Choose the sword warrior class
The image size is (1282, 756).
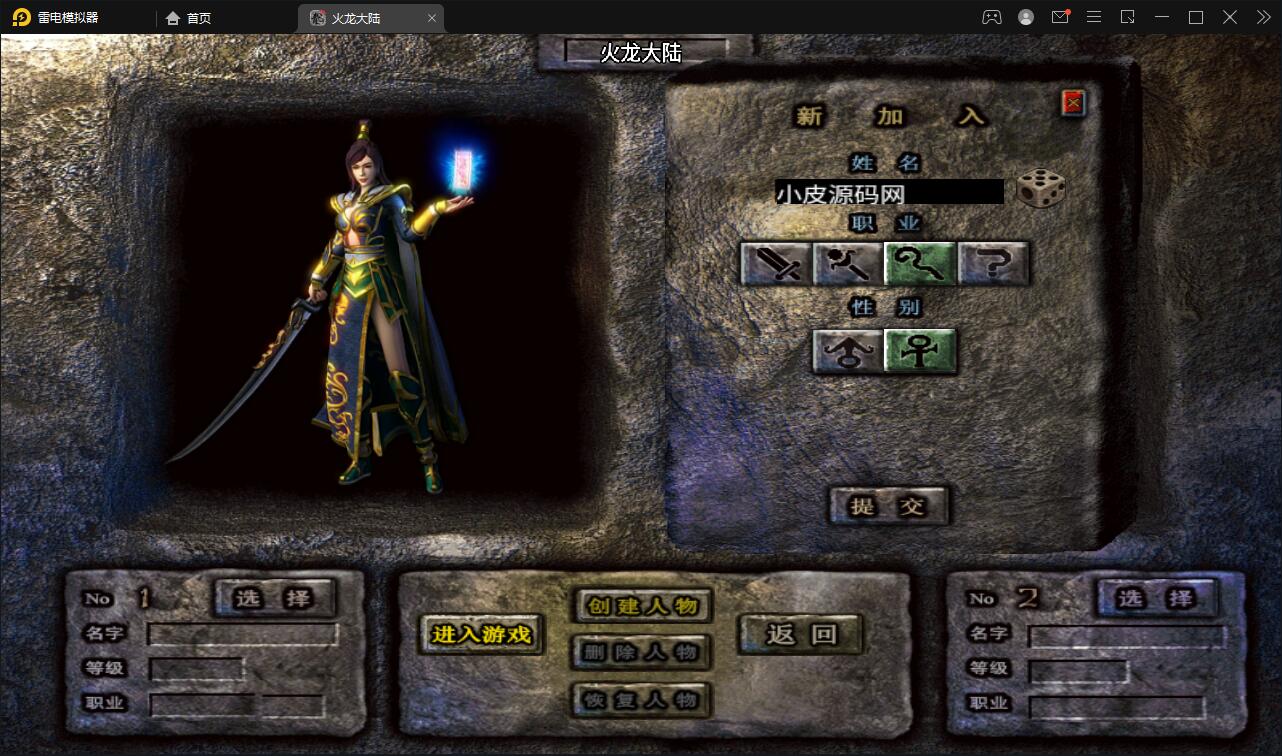pos(776,264)
